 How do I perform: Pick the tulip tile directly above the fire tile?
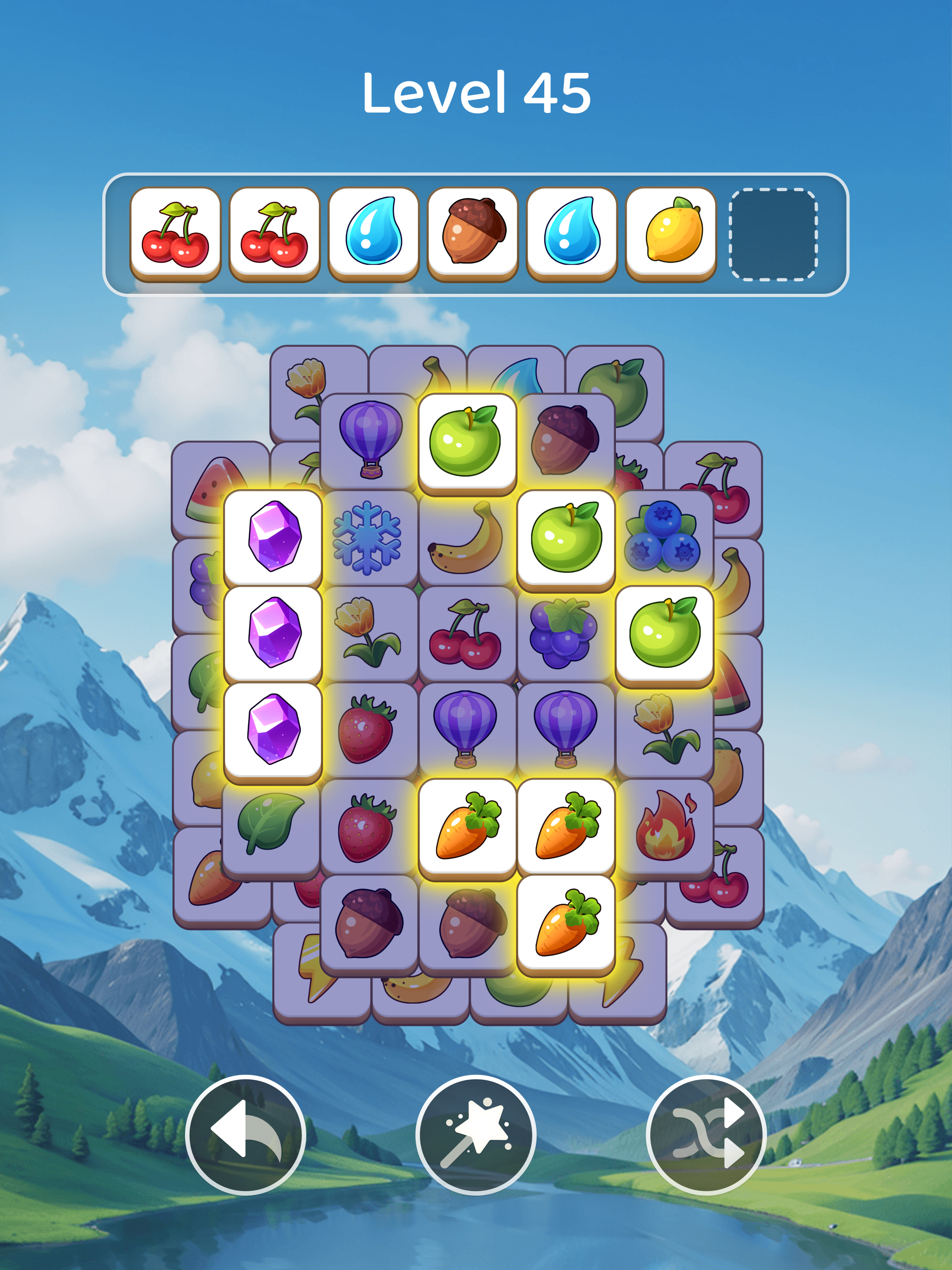(665, 729)
